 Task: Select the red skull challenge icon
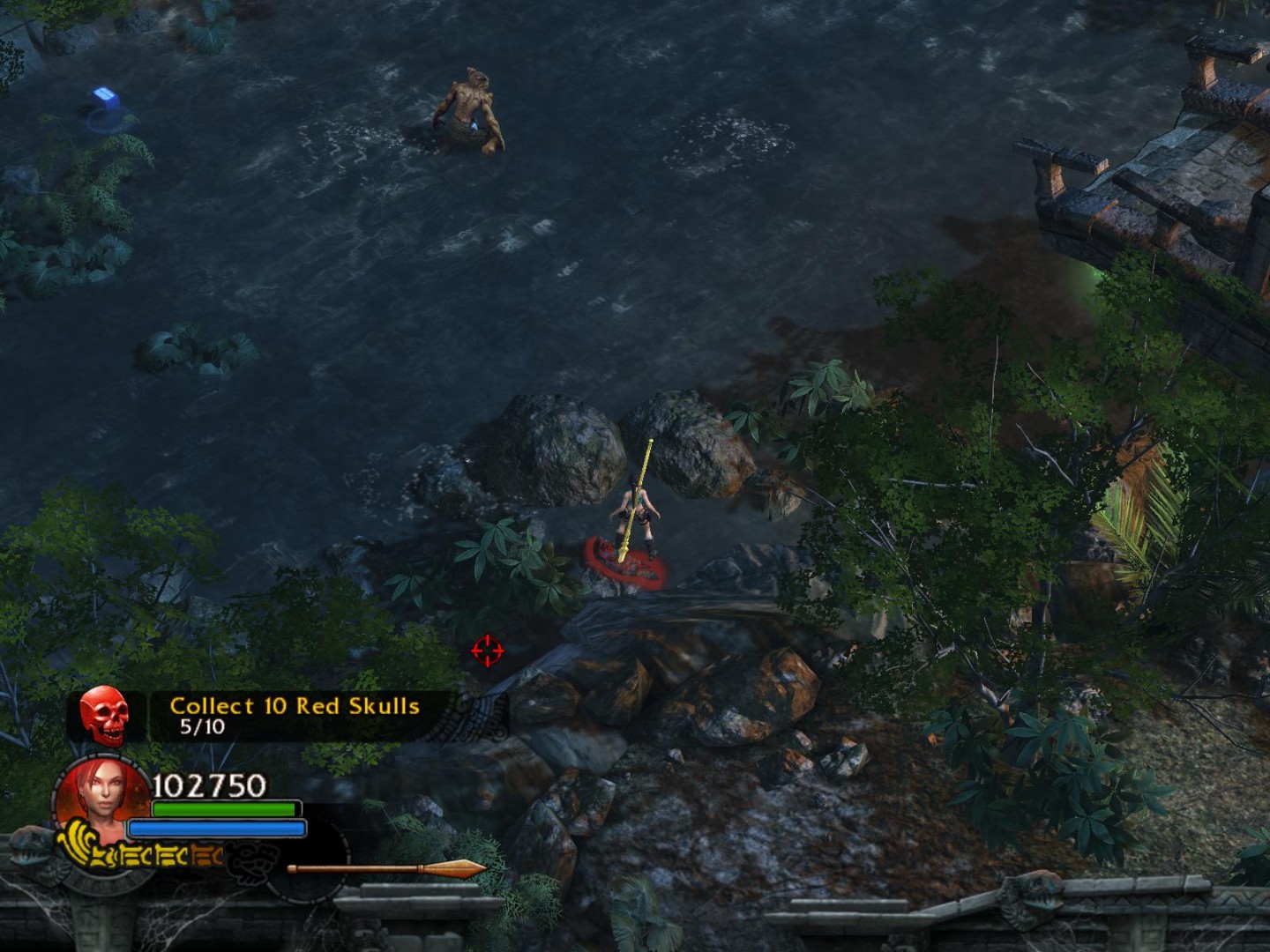(x=104, y=715)
